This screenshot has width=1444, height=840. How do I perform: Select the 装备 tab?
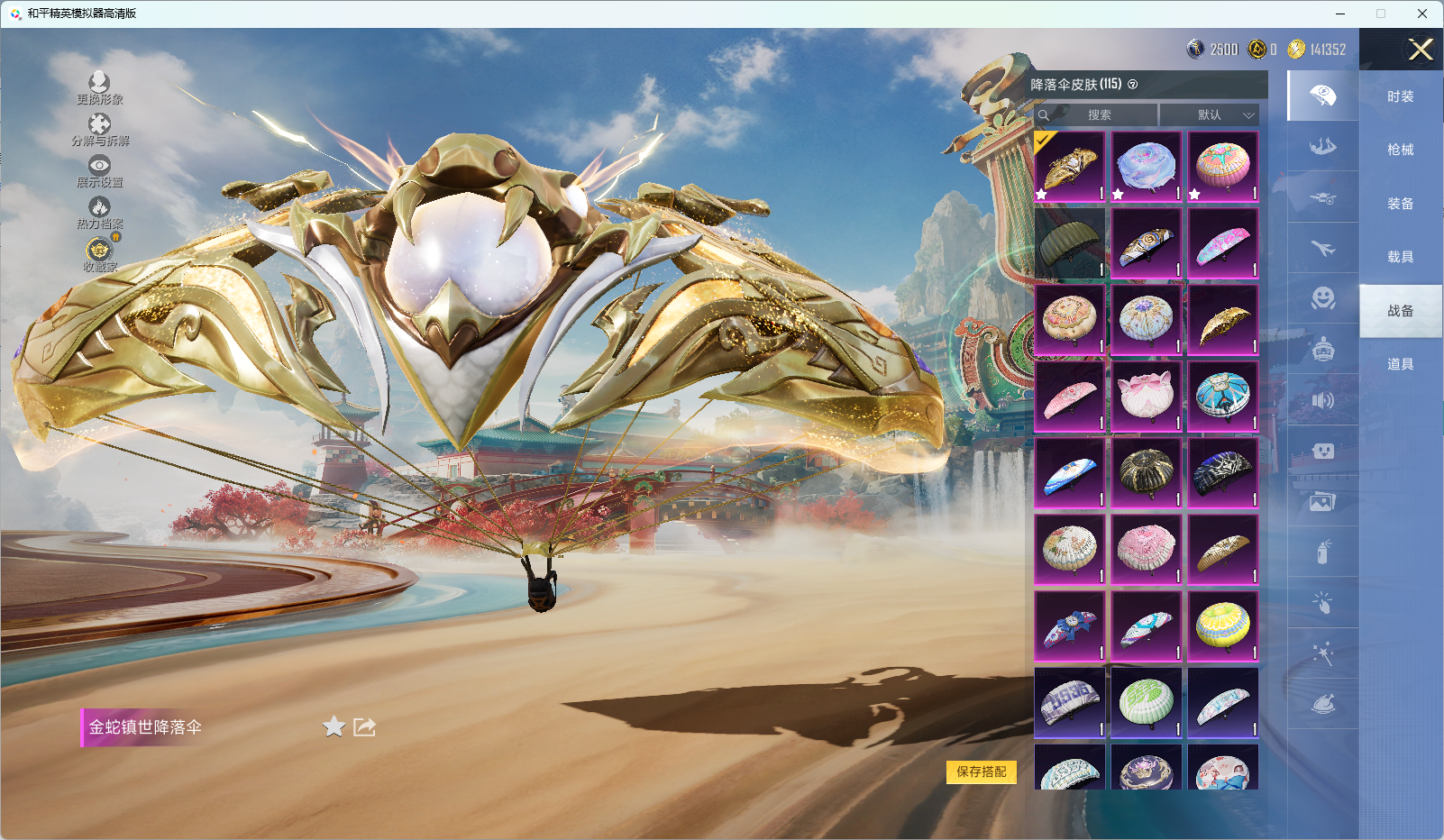tap(1400, 204)
